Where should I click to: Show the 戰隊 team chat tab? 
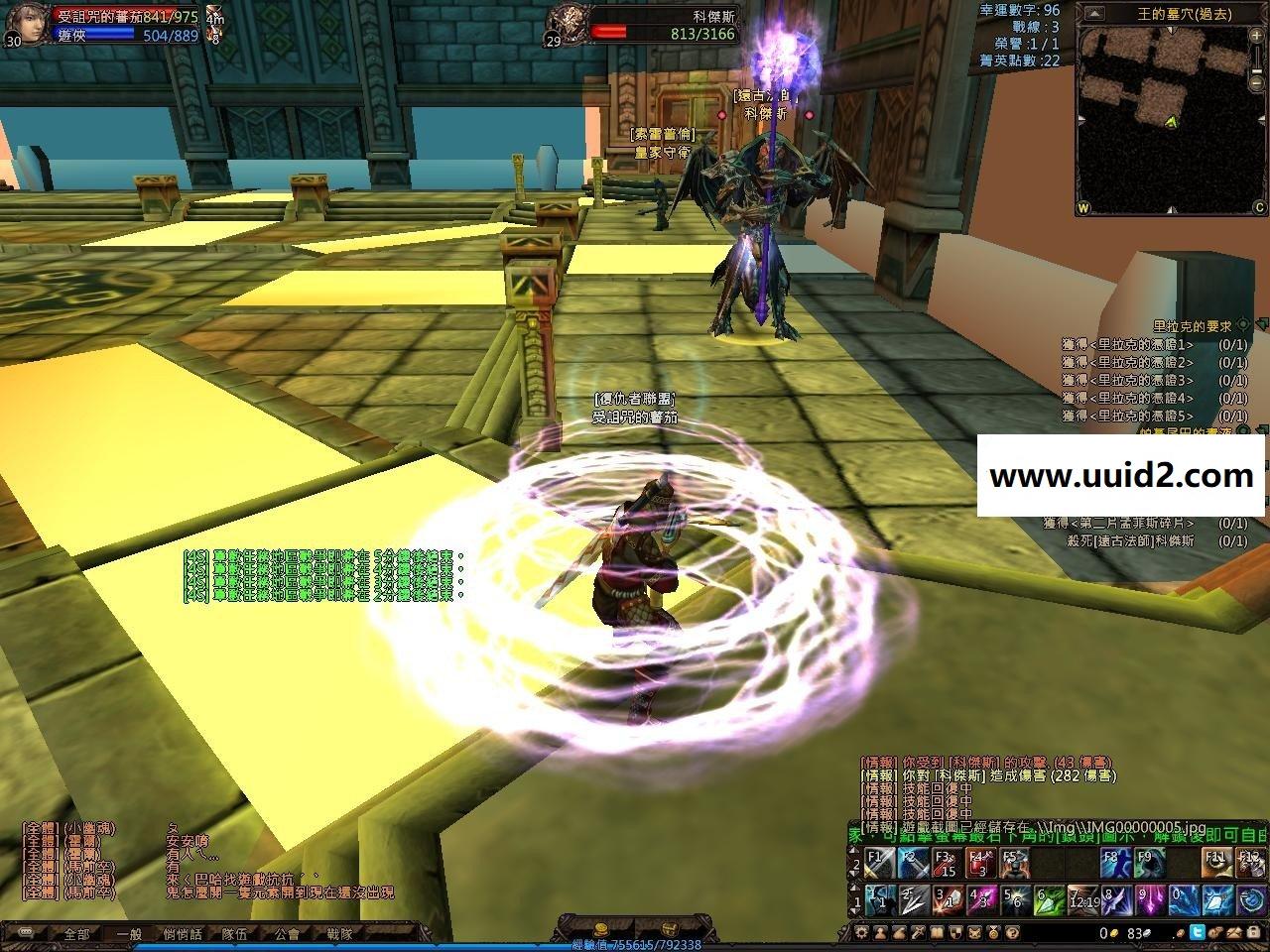point(339,933)
